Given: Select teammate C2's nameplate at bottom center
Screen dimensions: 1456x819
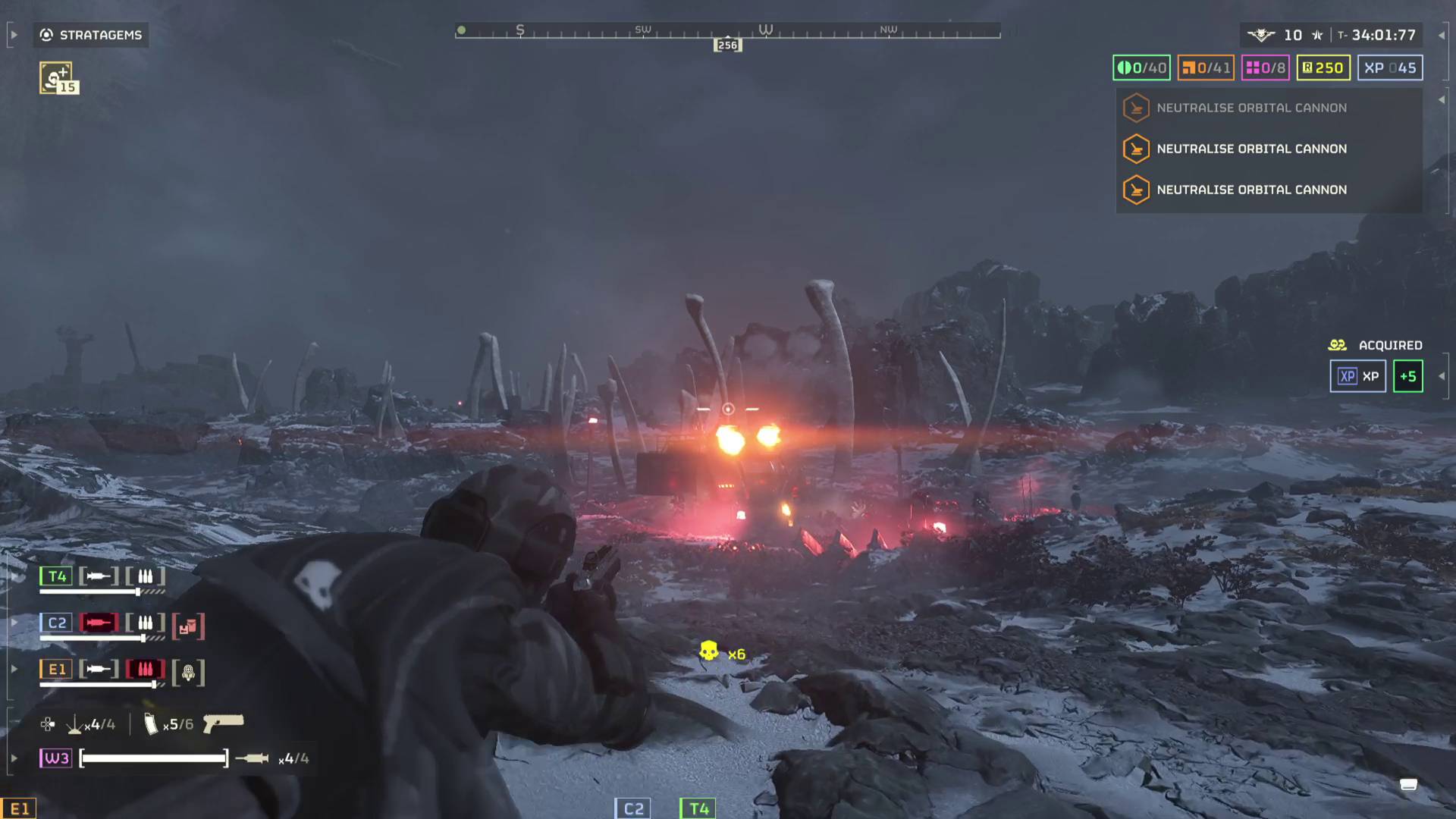Looking at the screenshot, I should (x=634, y=808).
